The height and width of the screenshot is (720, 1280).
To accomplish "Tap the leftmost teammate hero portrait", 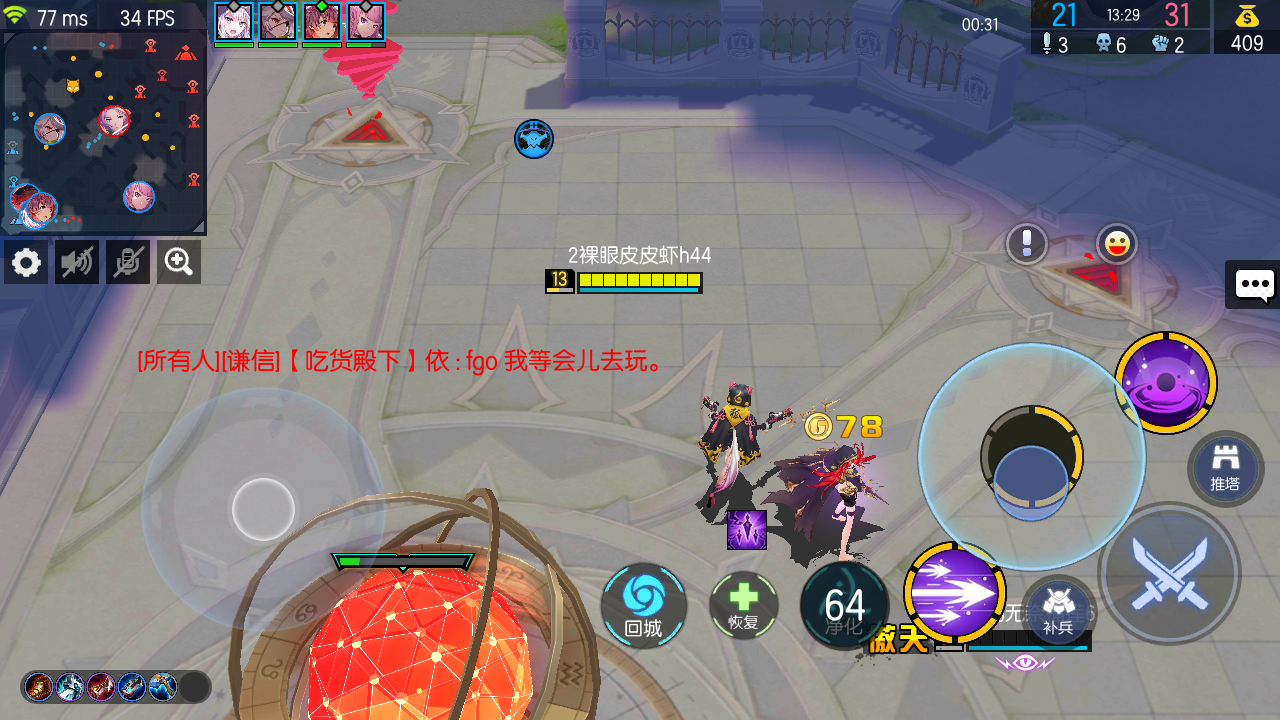I will (x=233, y=22).
